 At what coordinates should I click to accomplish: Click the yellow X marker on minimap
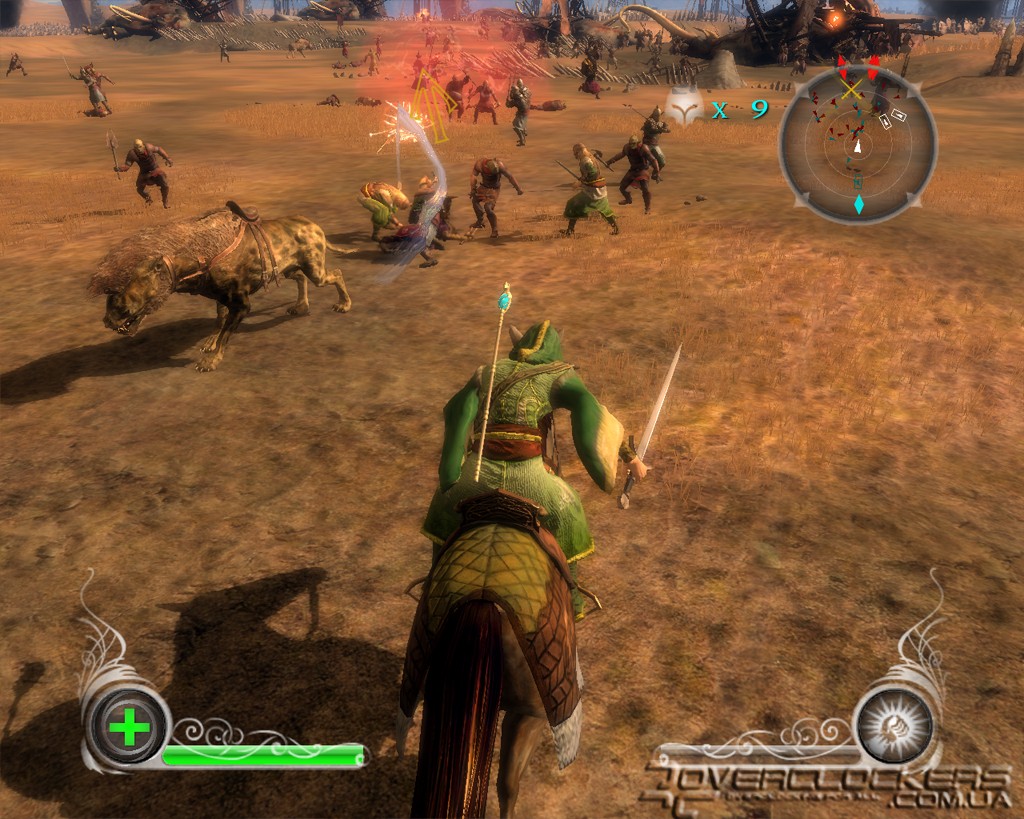851,90
